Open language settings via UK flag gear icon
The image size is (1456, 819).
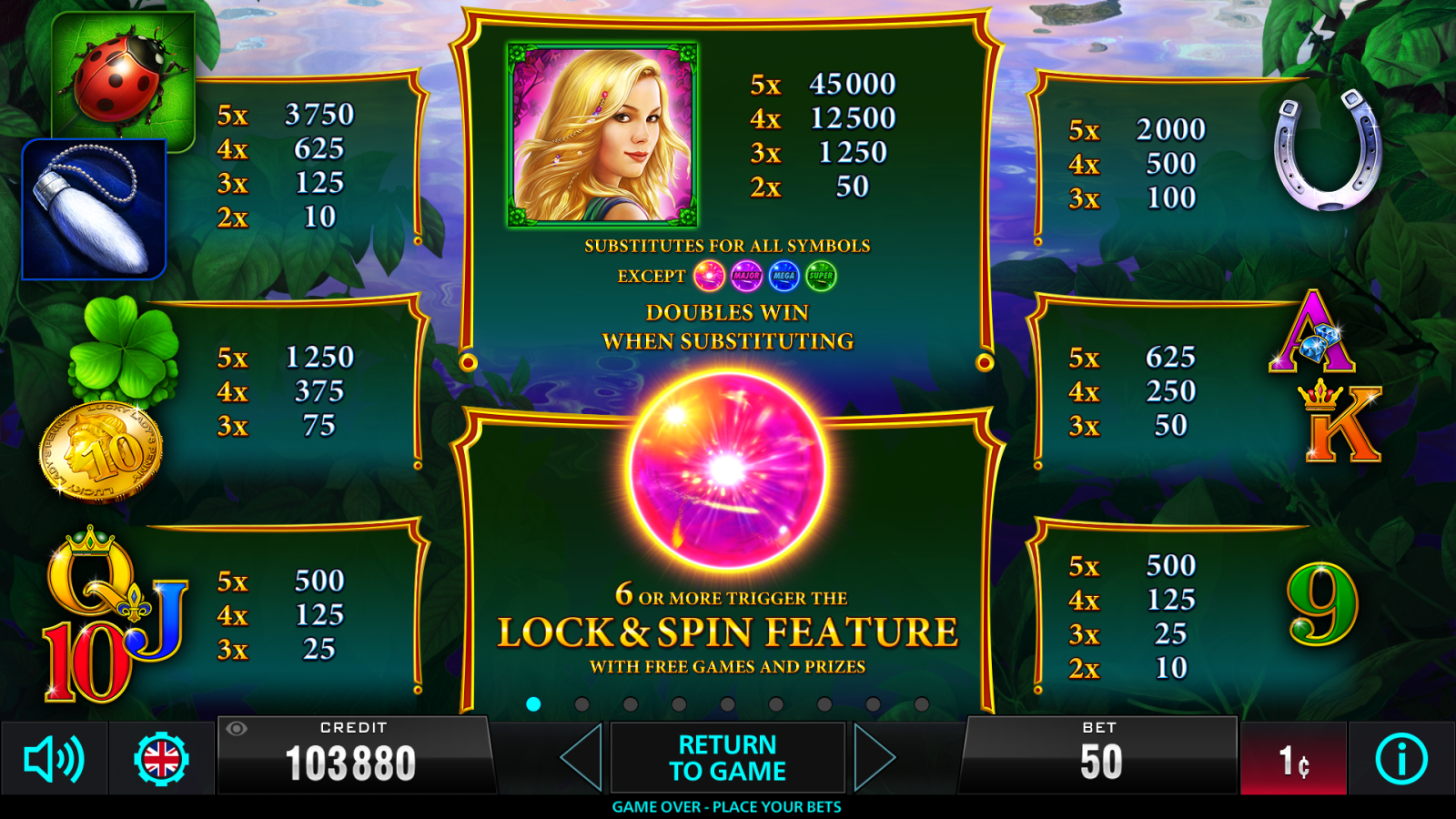click(164, 758)
